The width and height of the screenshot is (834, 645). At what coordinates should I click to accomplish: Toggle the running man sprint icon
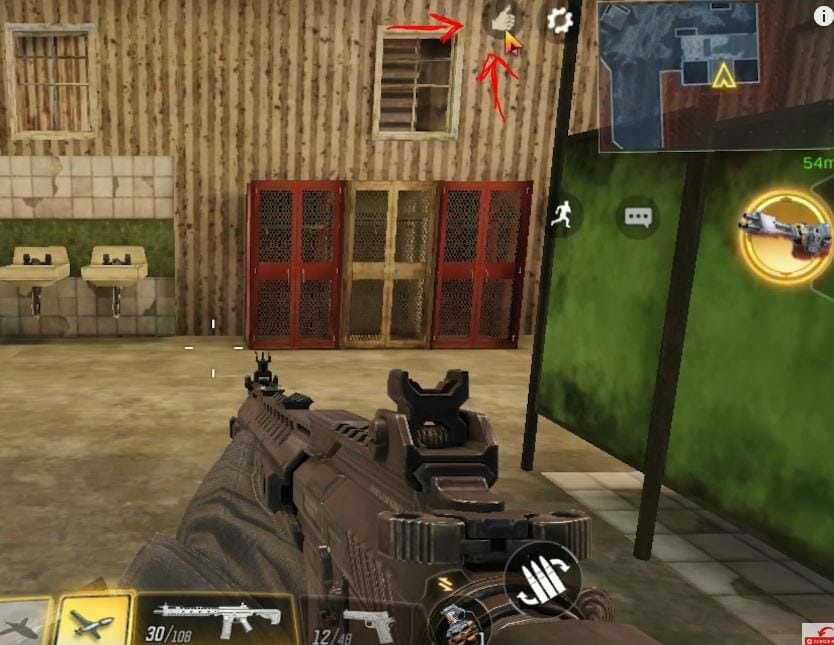click(561, 216)
